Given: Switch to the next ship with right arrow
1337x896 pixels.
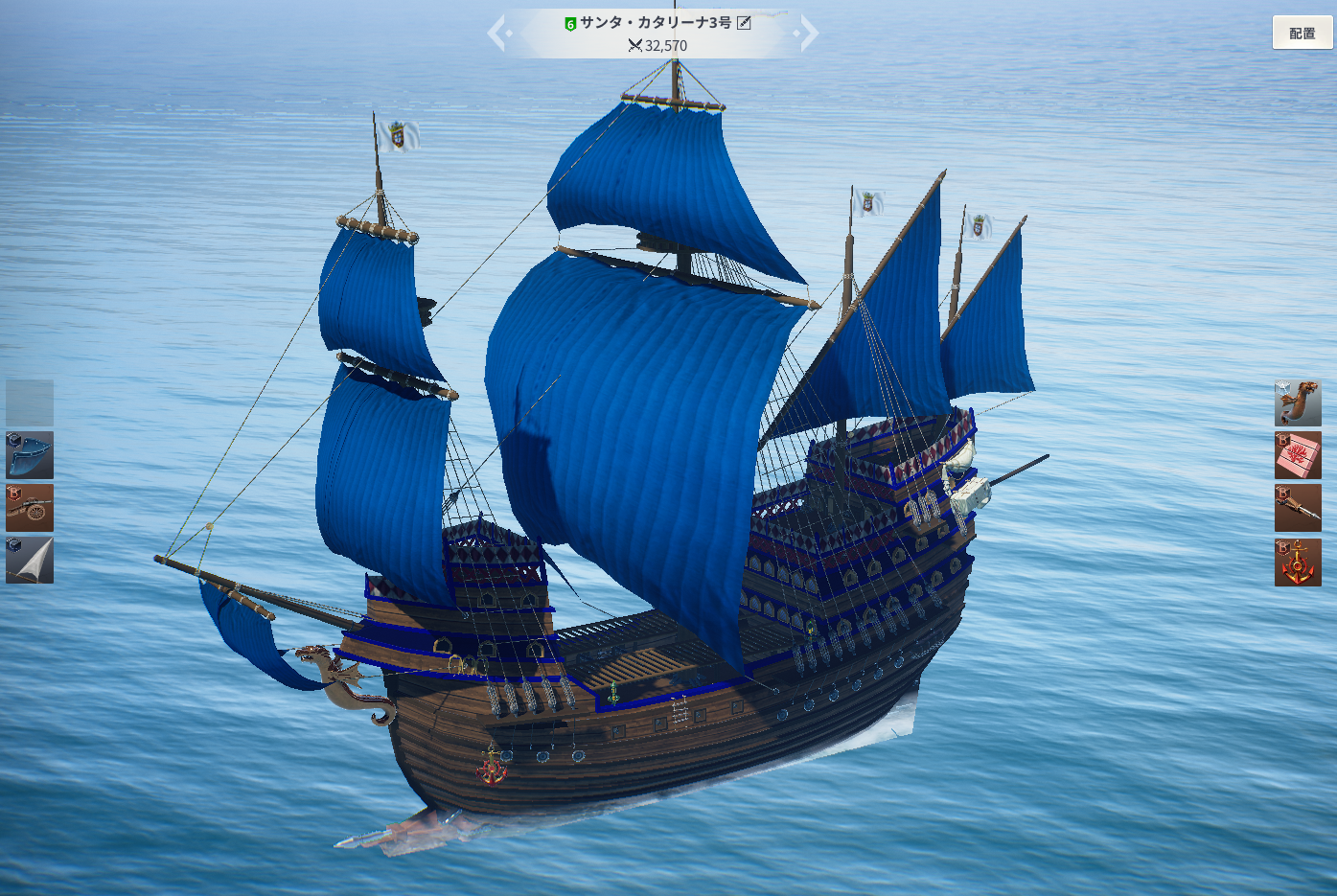Looking at the screenshot, I should (808, 34).
